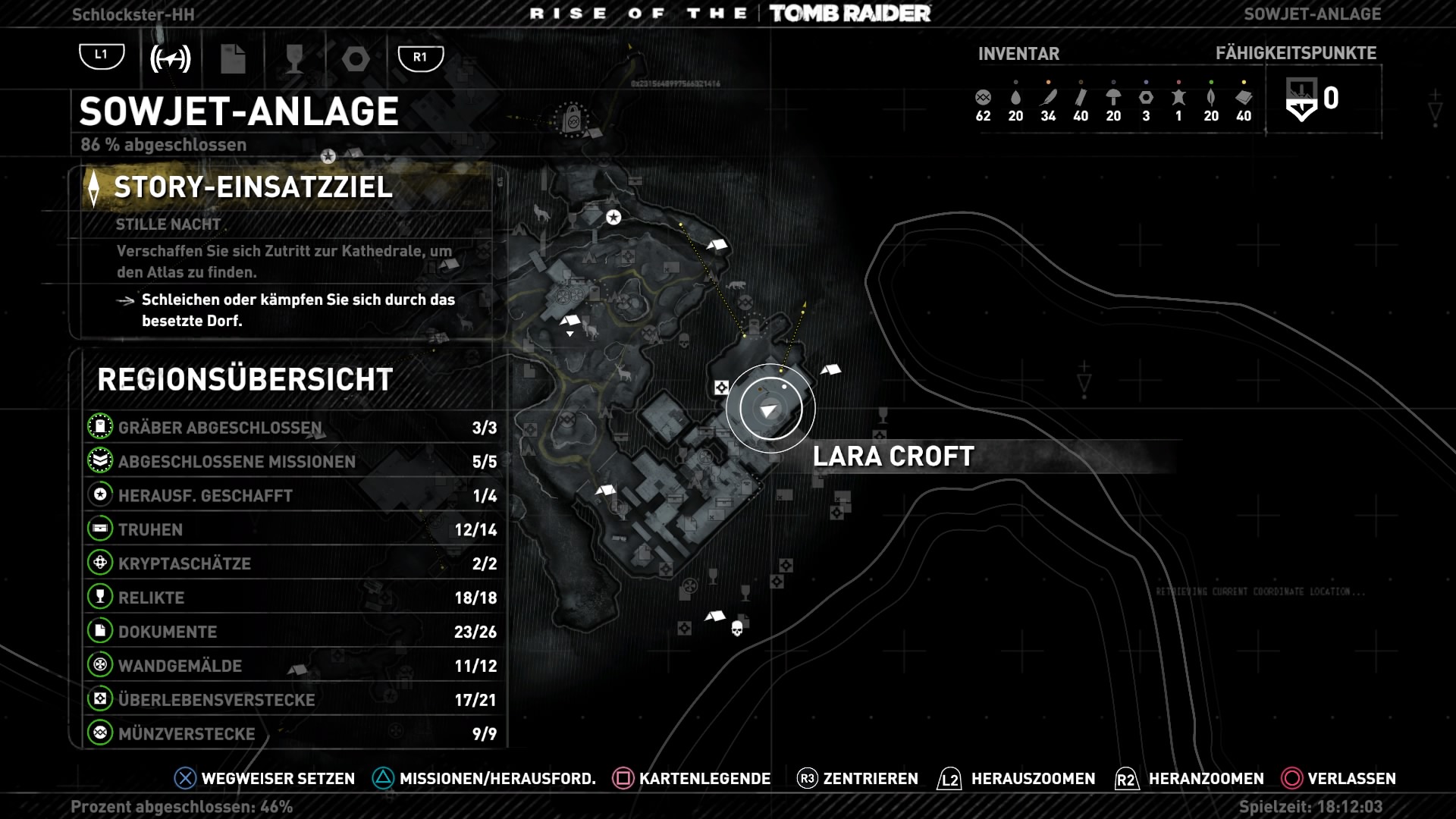The width and height of the screenshot is (1456, 819).
Task: Select the padlock marker on the map
Action: coord(573,119)
